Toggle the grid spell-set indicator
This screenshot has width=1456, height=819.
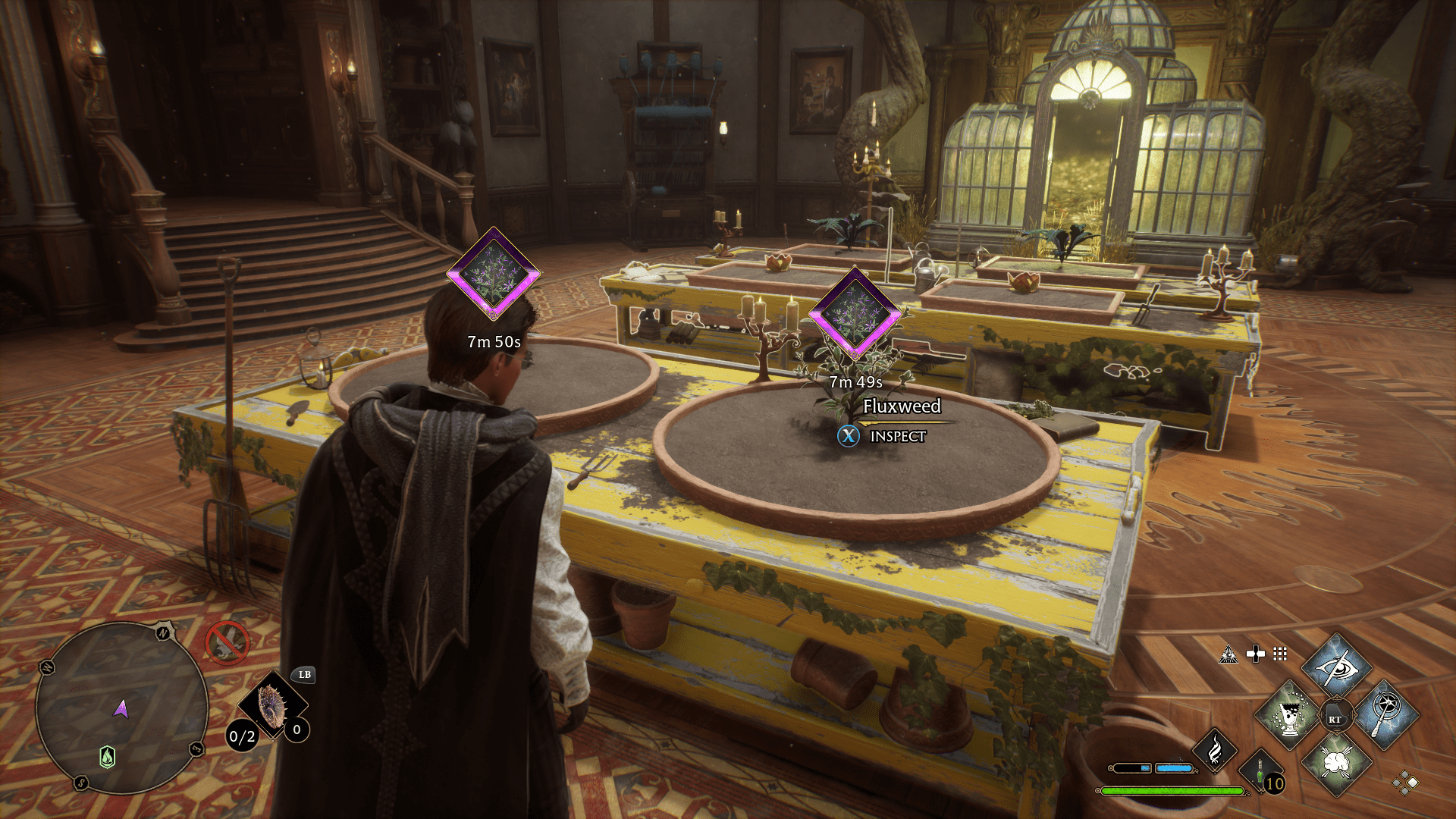1279,654
